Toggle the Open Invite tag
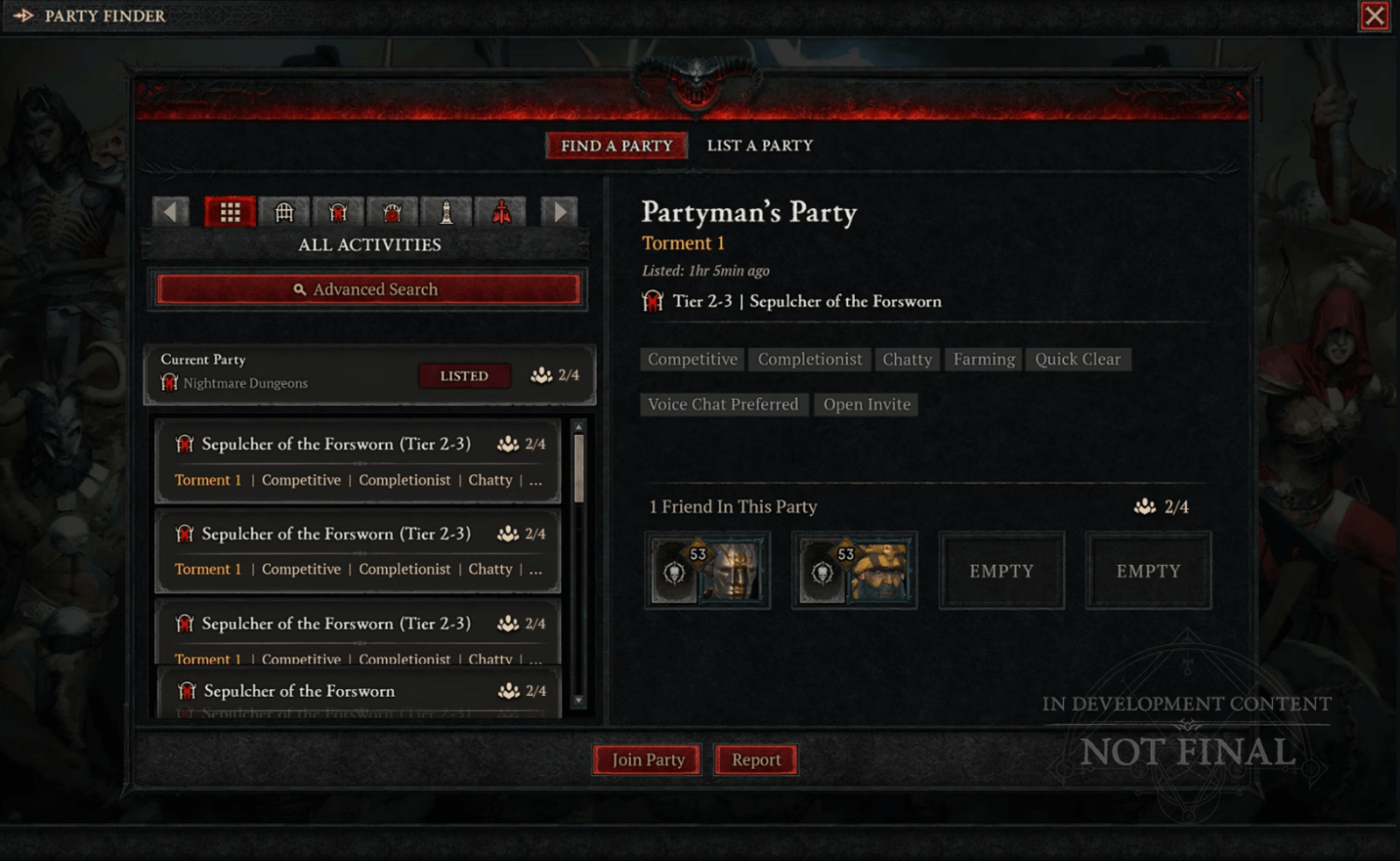The width and height of the screenshot is (1400, 861). [865, 403]
